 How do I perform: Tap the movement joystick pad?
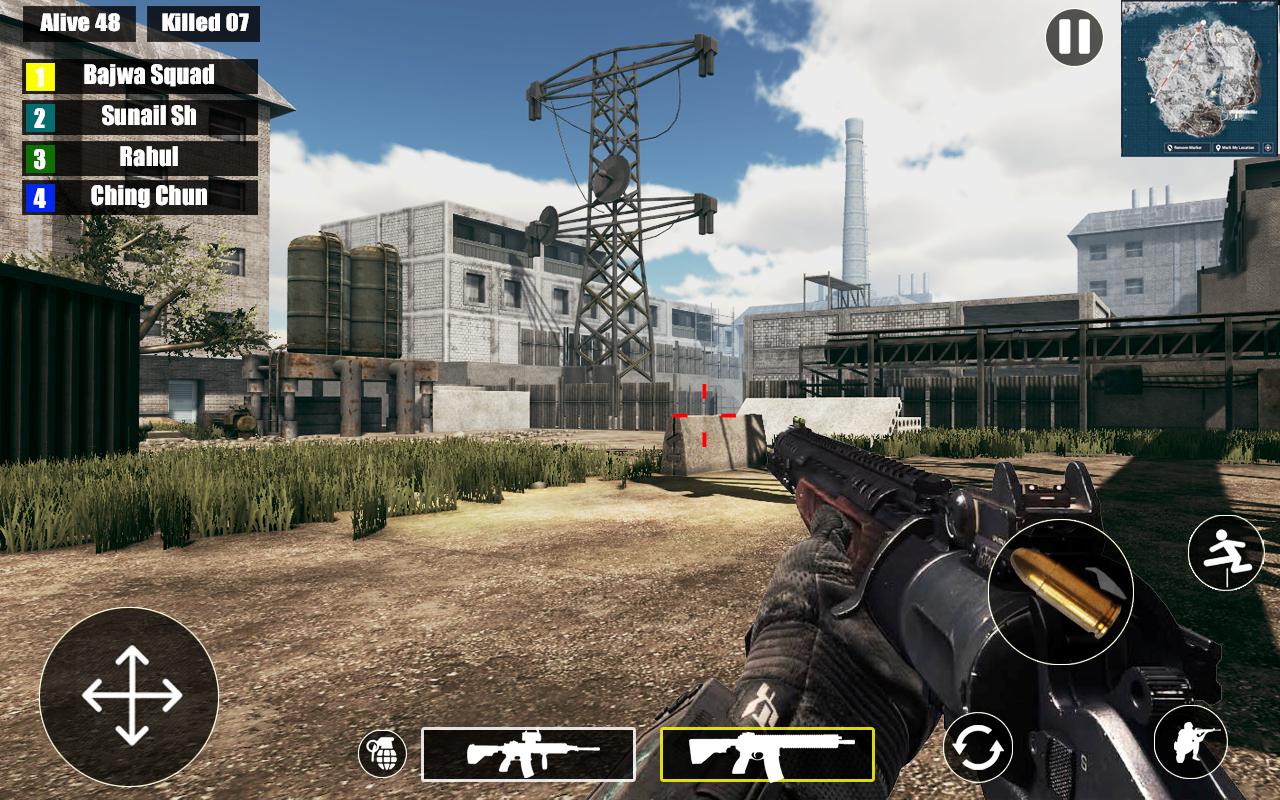click(x=130, y=696)
